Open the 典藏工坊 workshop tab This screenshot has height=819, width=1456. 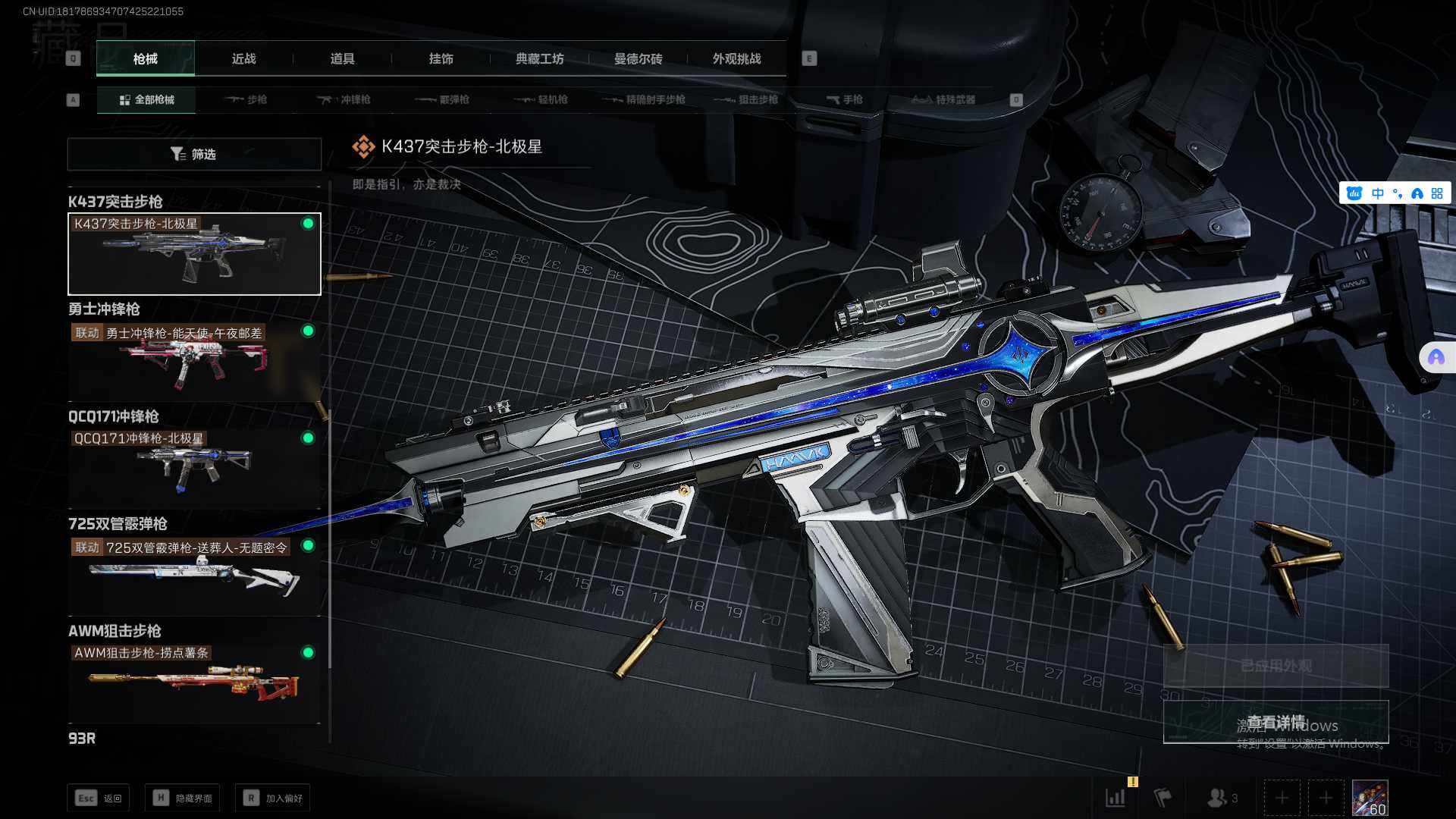click(539, 59)
